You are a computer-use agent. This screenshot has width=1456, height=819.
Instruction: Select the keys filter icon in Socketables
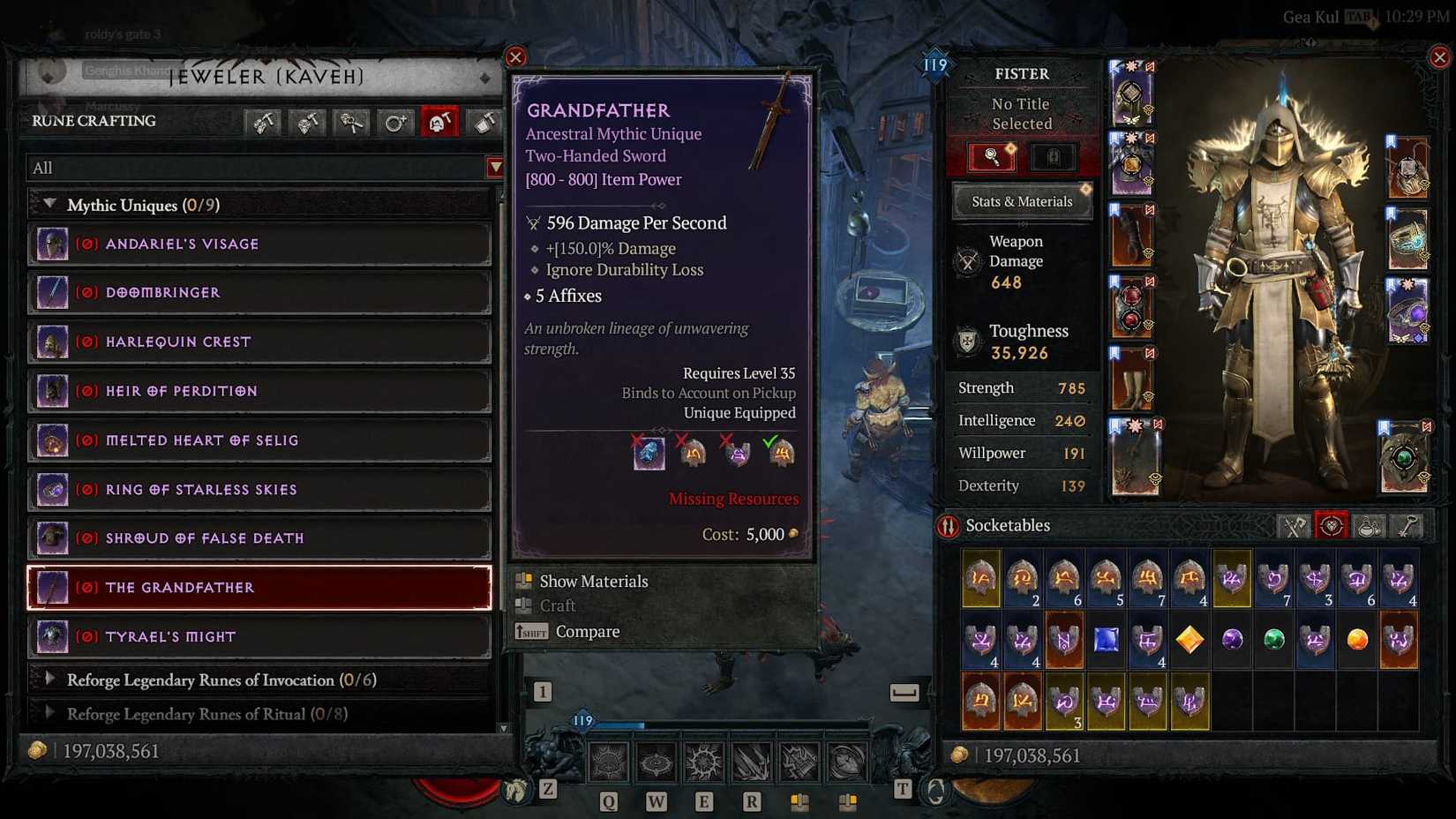(1406, 525)
